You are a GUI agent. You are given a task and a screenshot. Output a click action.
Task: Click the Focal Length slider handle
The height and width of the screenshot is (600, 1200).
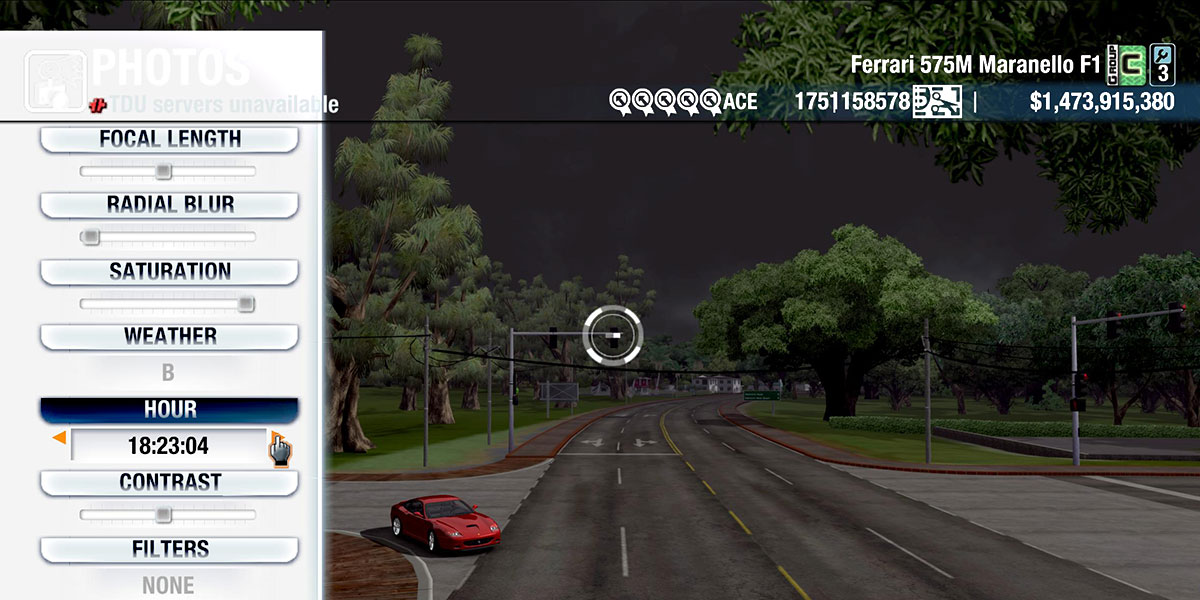(163, 172)
